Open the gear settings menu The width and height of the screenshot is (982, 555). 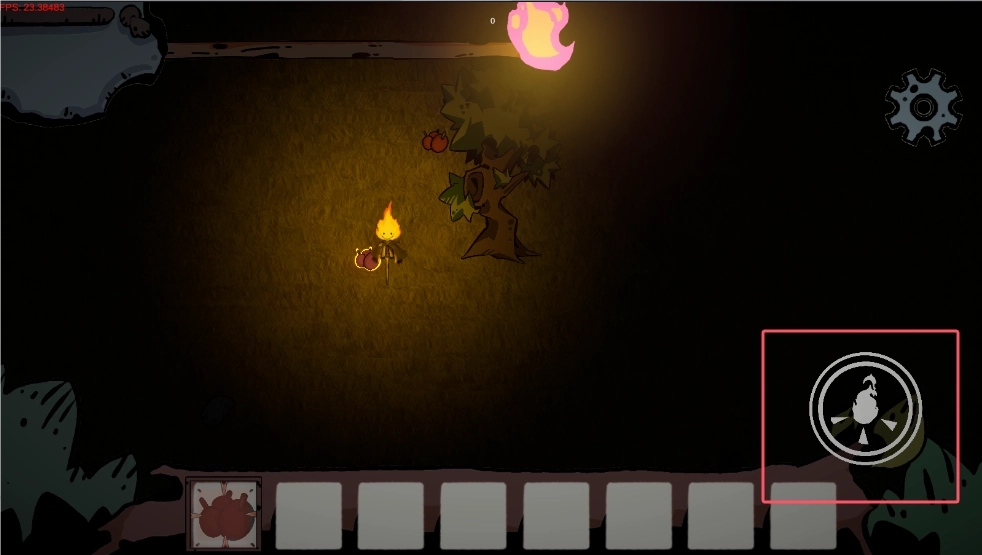(923, 107)
